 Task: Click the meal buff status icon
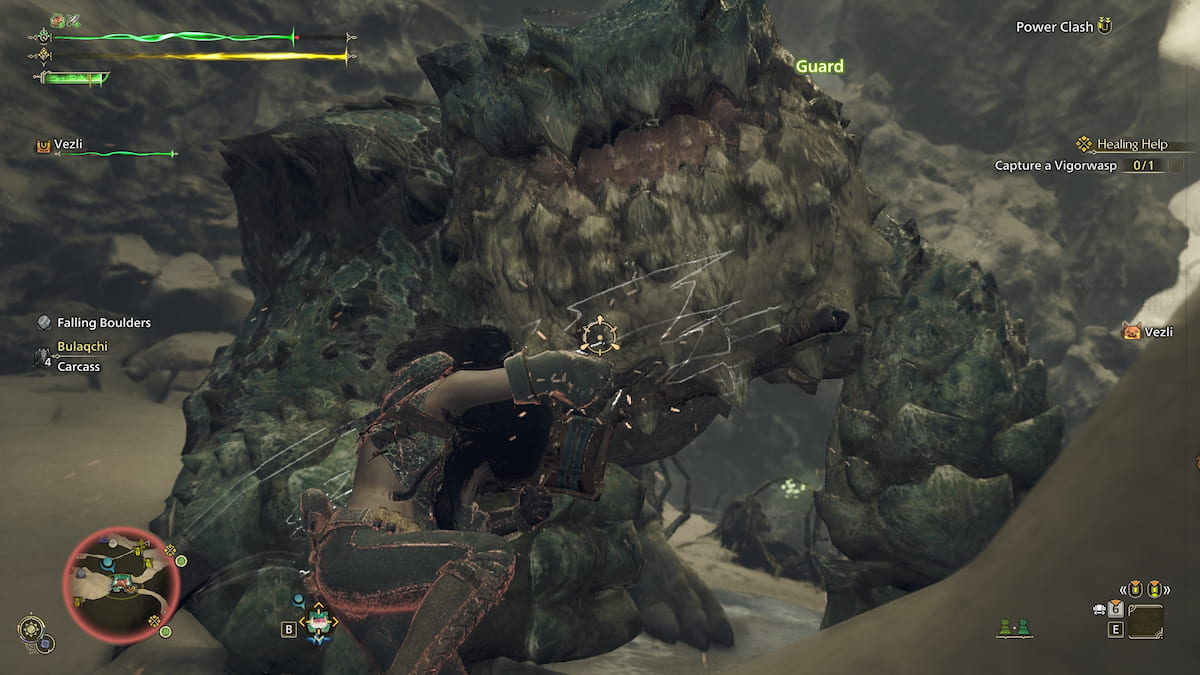[59, 20]
